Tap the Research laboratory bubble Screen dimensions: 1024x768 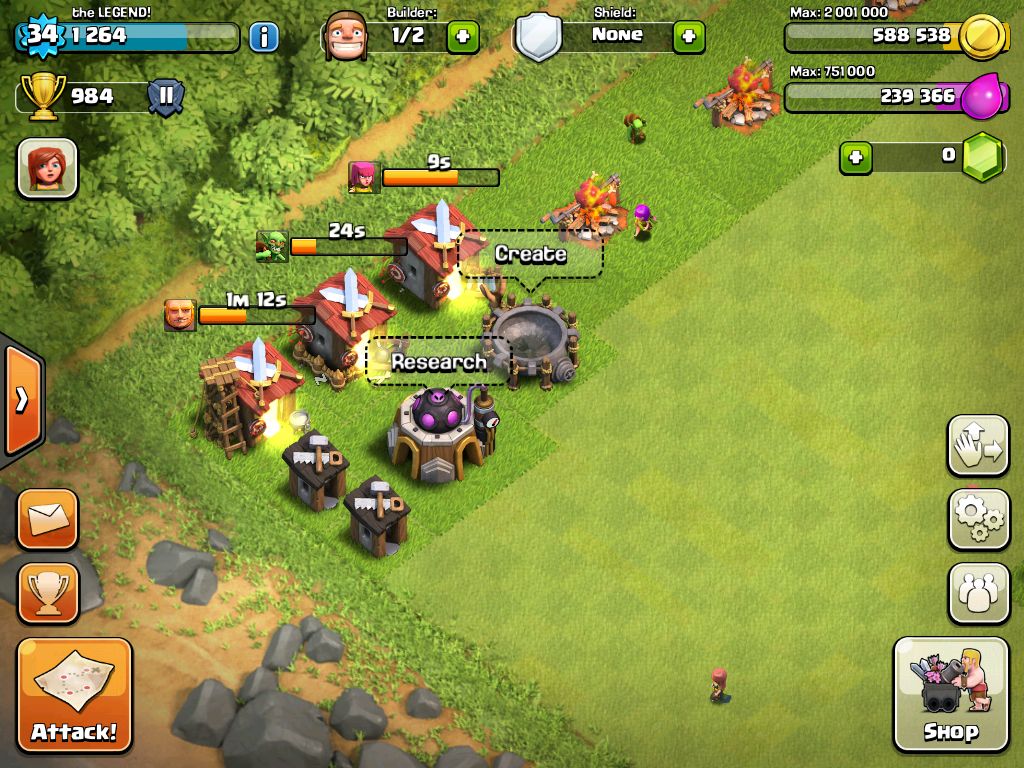coord(438,362)
